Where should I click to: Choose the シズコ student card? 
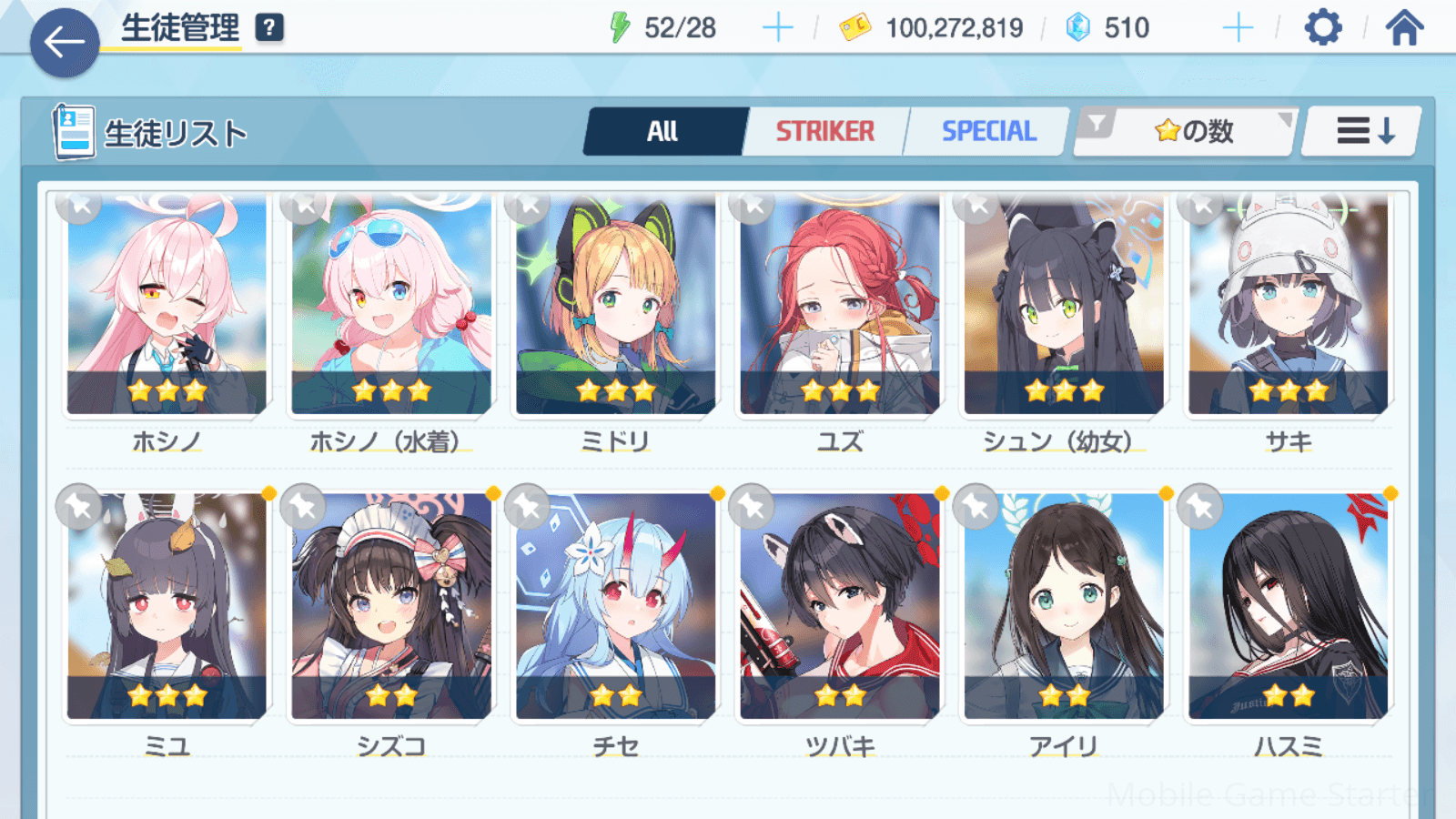click(x=391, y=607)
